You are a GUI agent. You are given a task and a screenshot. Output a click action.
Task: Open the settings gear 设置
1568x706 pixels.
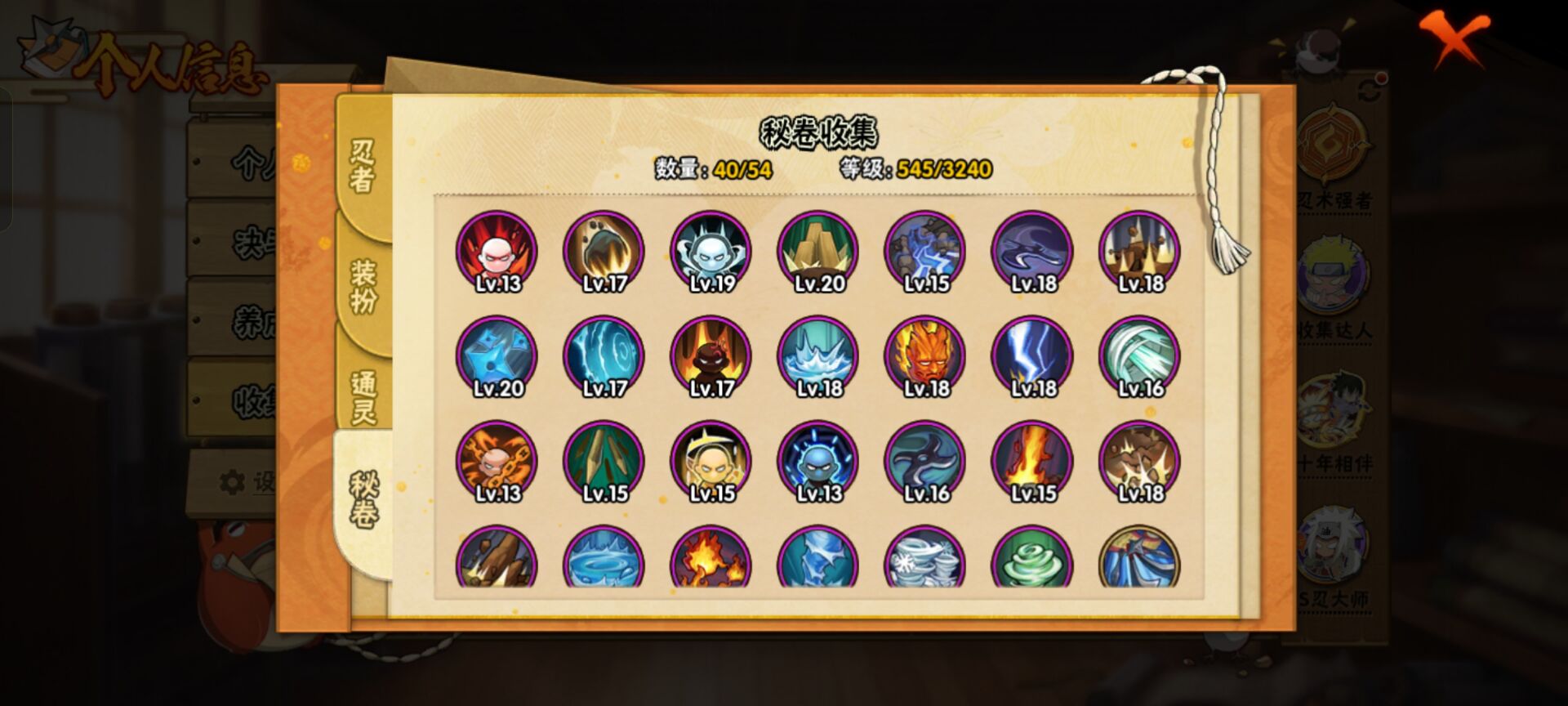click(x=234, y=479)
